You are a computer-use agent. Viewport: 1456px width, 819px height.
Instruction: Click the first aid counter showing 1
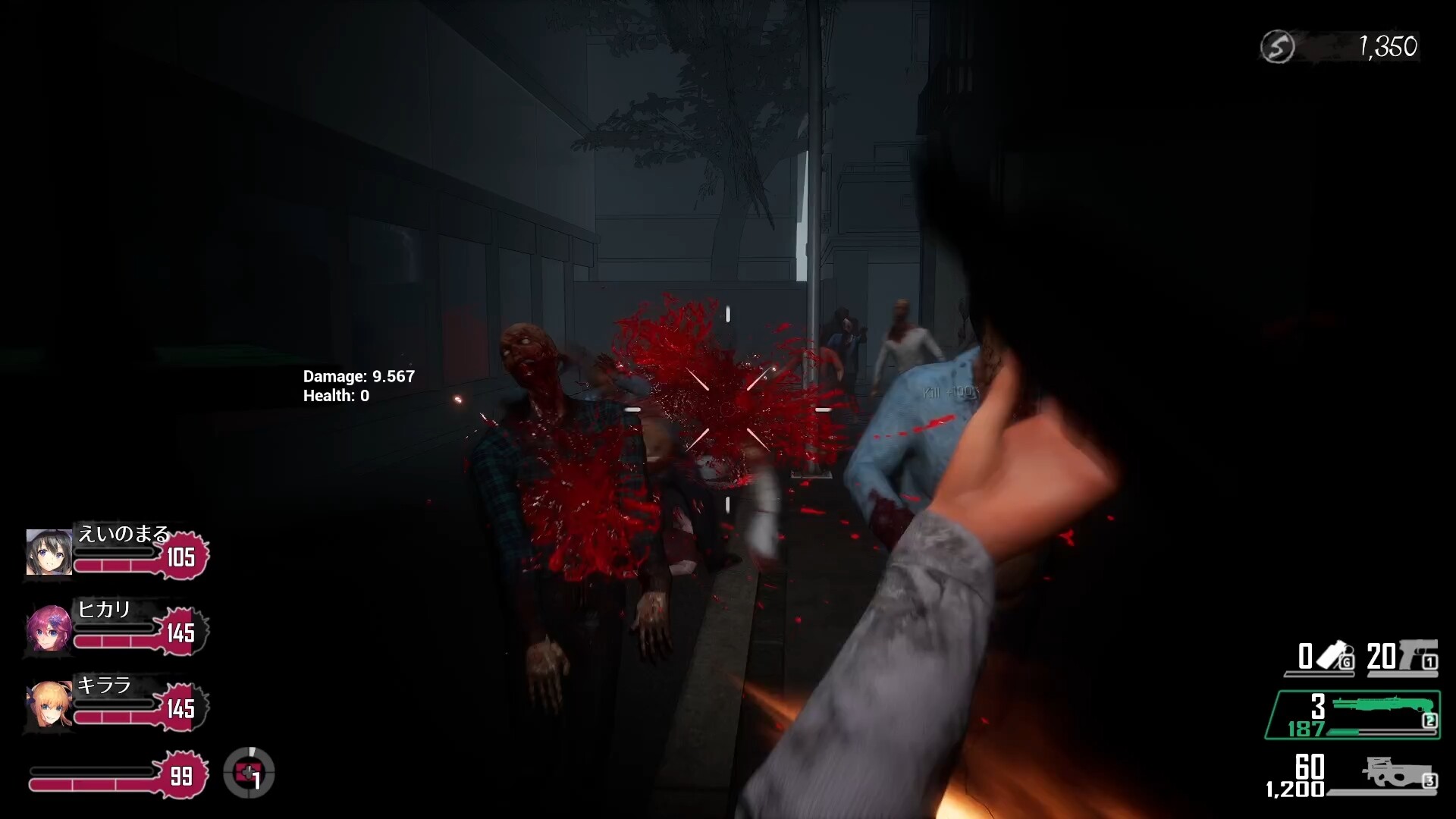coord(257,781)
